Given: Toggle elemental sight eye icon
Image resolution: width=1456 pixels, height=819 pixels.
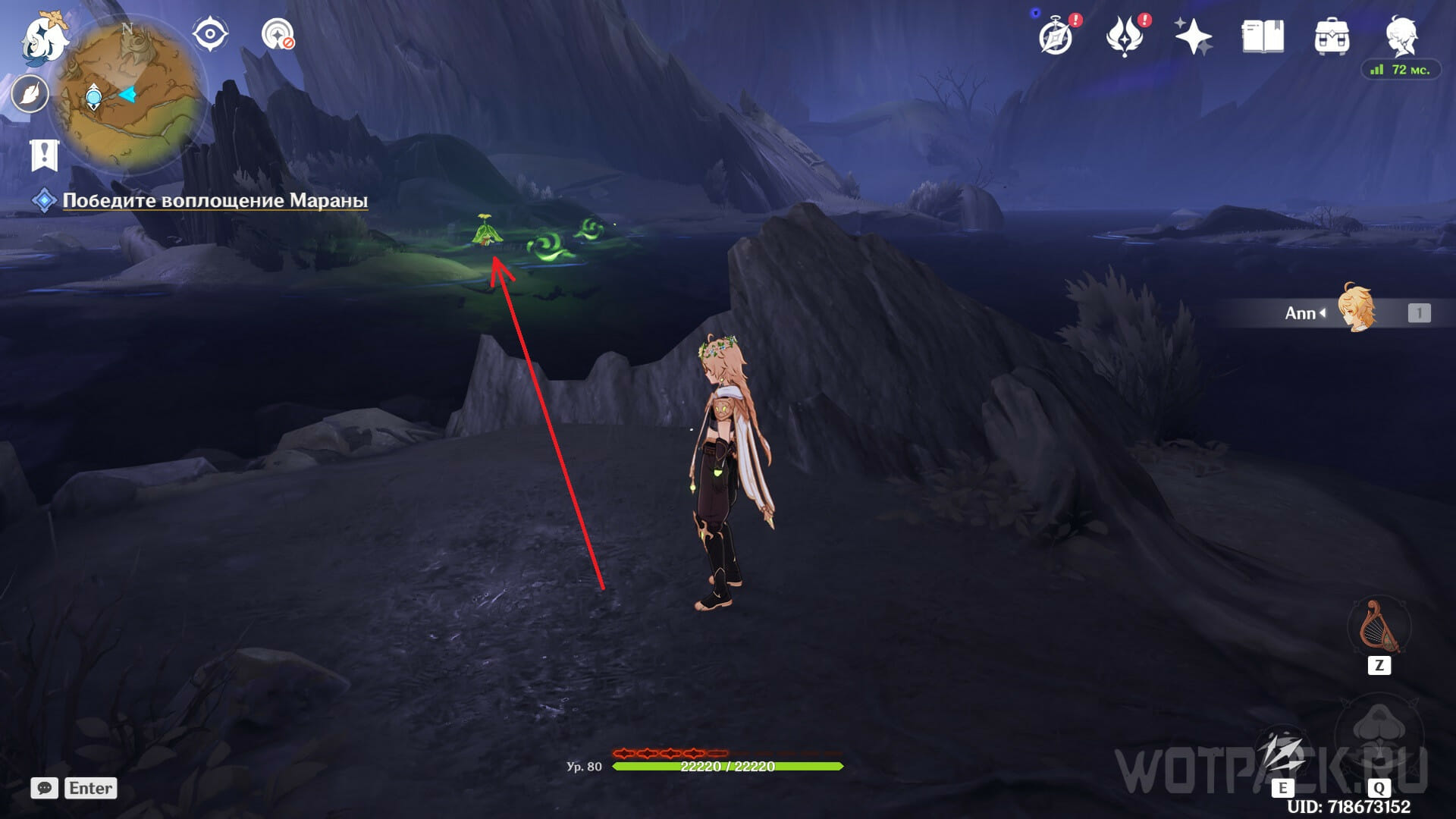Looking at the screenshot, I should (209, 34).
